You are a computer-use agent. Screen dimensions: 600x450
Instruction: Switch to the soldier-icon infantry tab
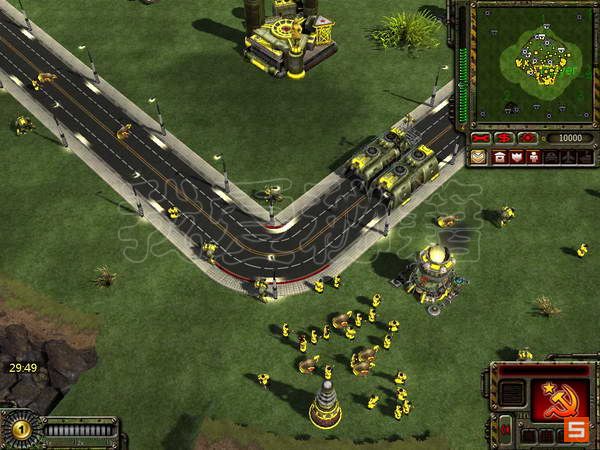tap(532, 157)
